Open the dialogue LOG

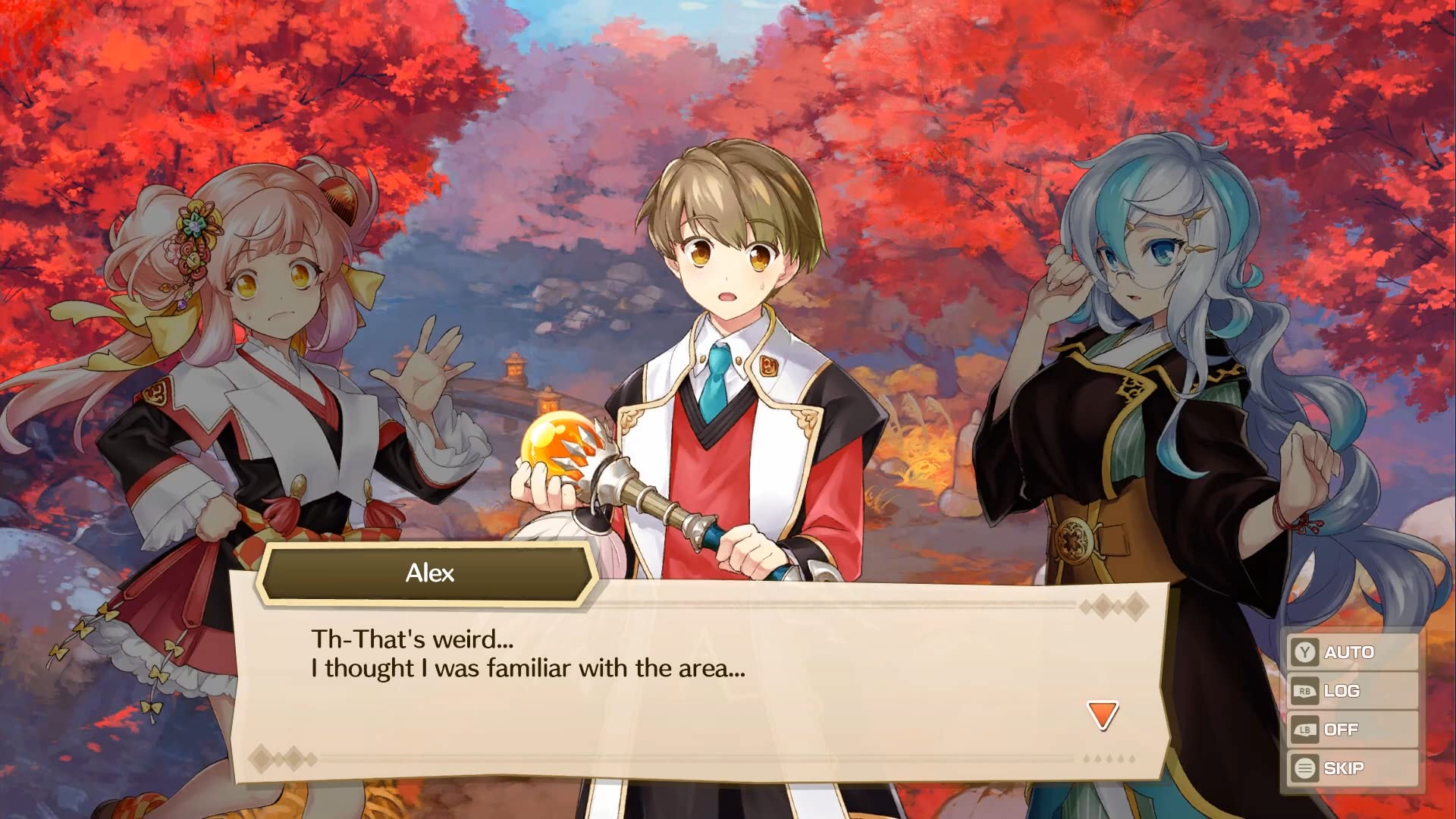click(1350, 691)
